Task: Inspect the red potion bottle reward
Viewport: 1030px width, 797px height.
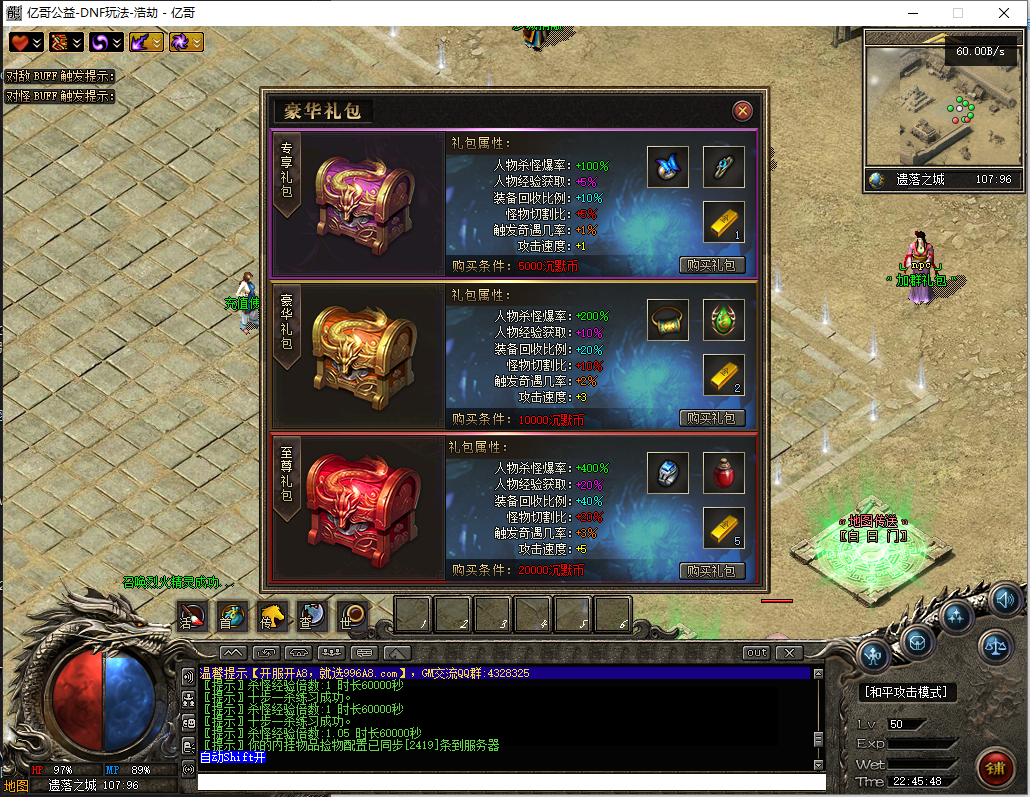Action: (723, 473)
